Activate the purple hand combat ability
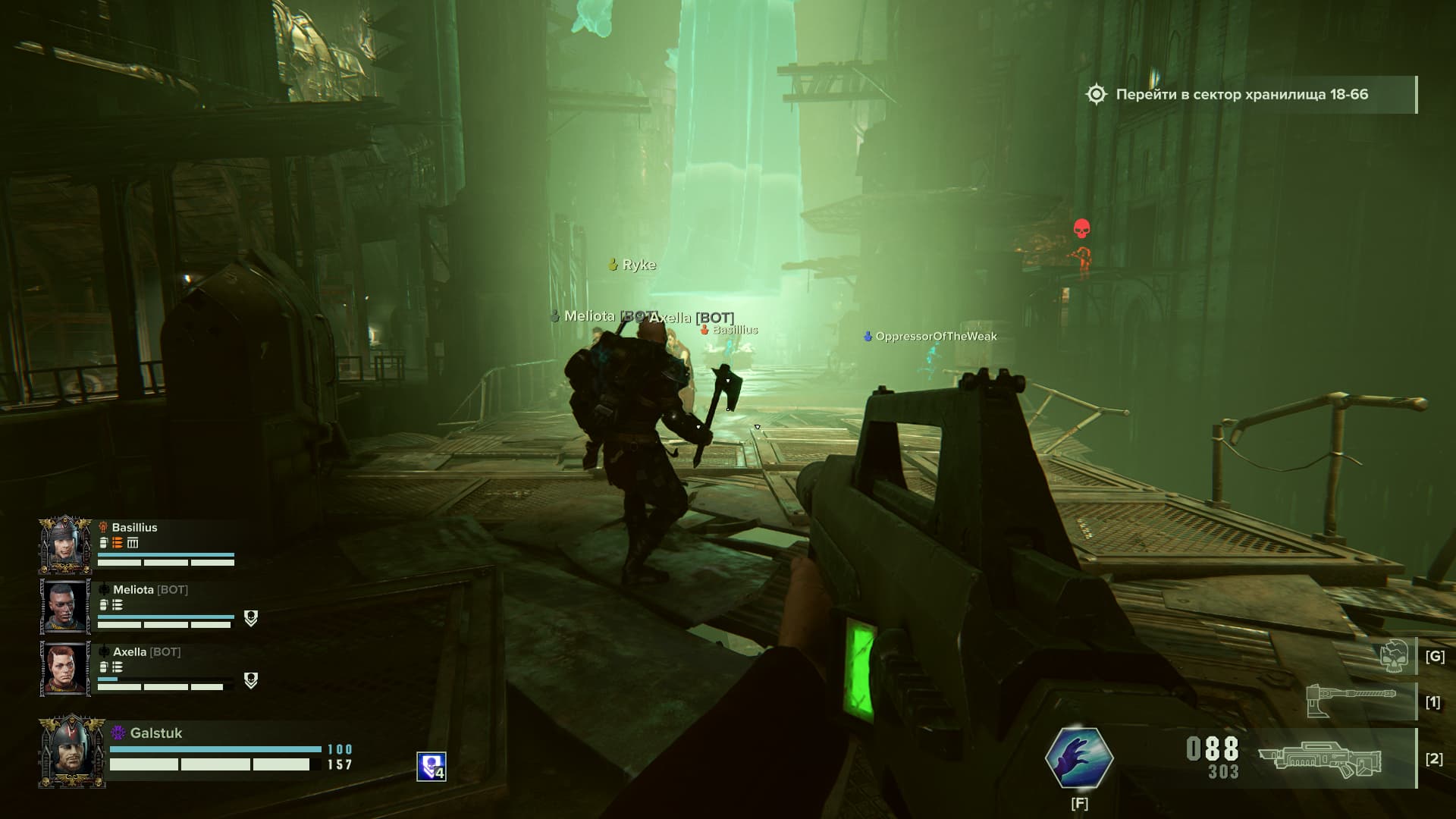 (x=1078, y=758)
